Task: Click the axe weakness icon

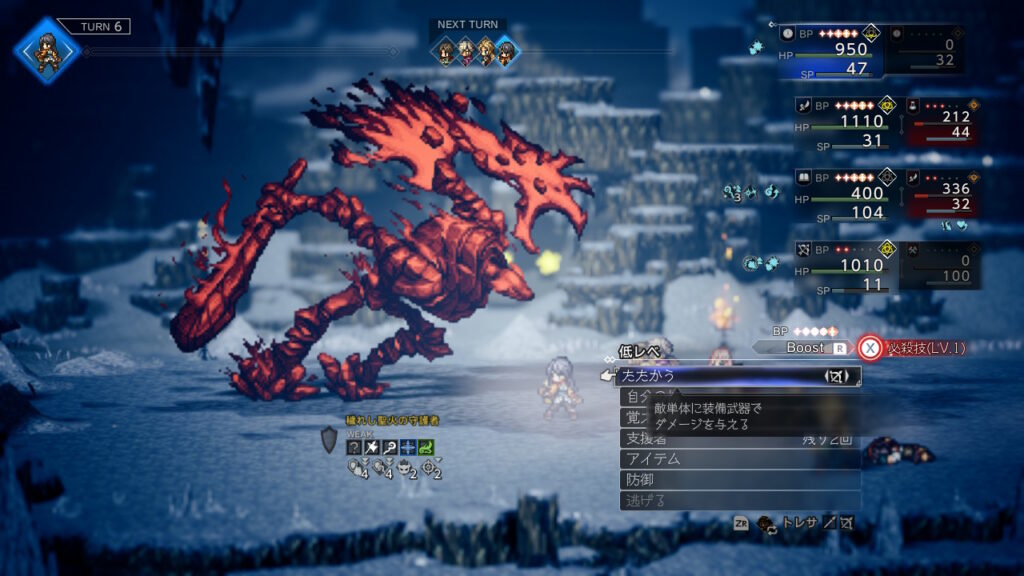Action: click(x=372, y=447)
